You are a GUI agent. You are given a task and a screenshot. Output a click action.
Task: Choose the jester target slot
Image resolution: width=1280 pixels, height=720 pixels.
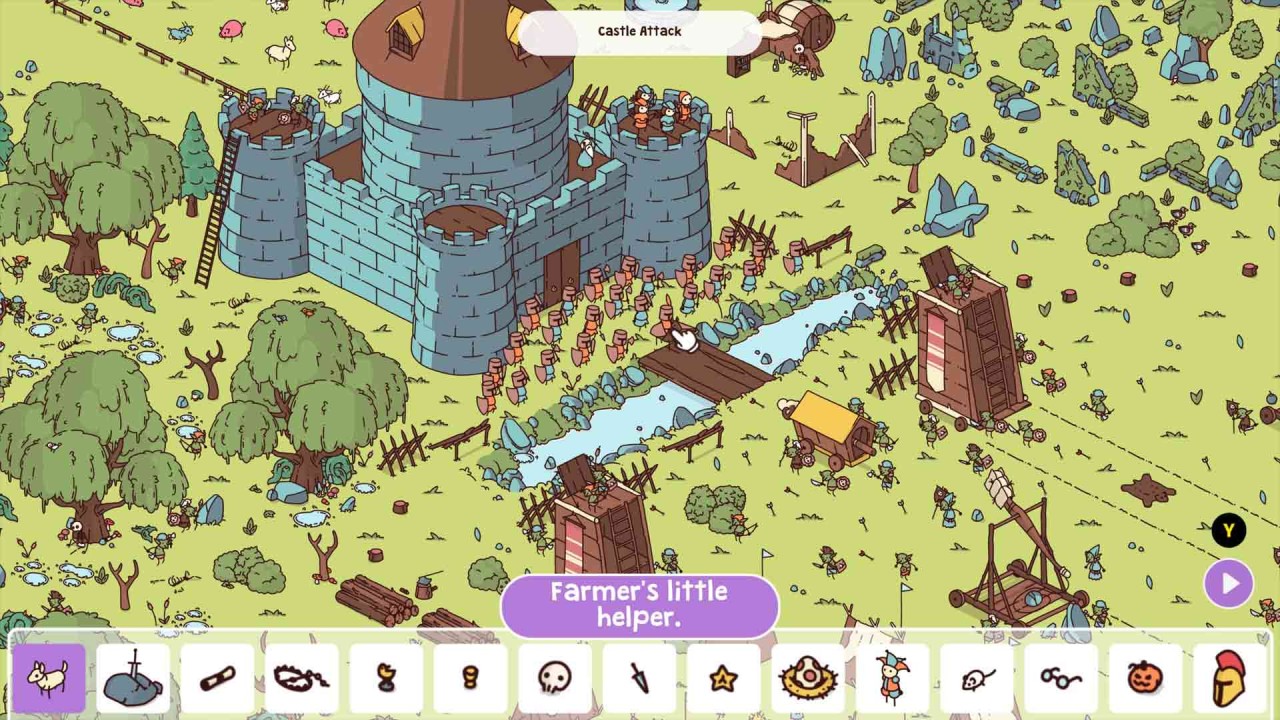point(891,679)
